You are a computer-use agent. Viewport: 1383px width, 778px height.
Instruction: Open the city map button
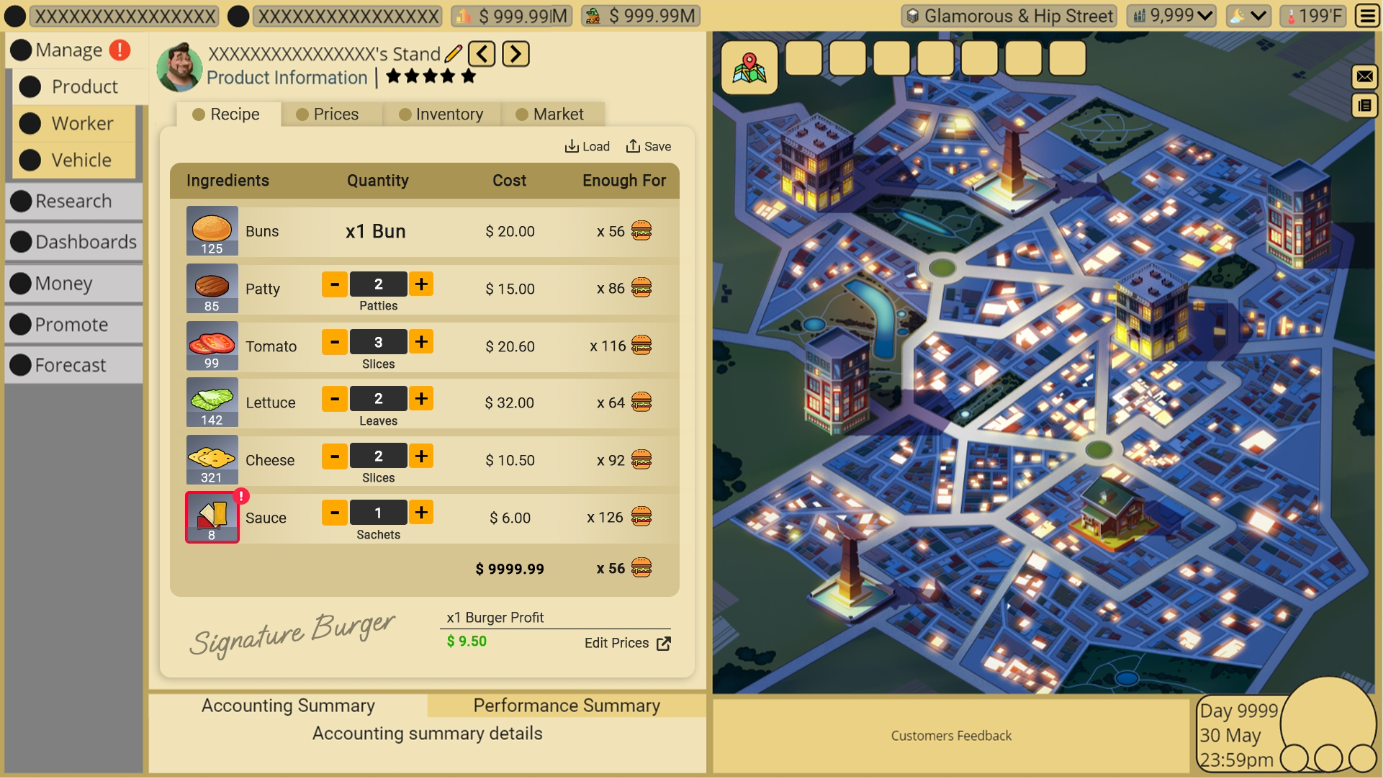point(749,68)
